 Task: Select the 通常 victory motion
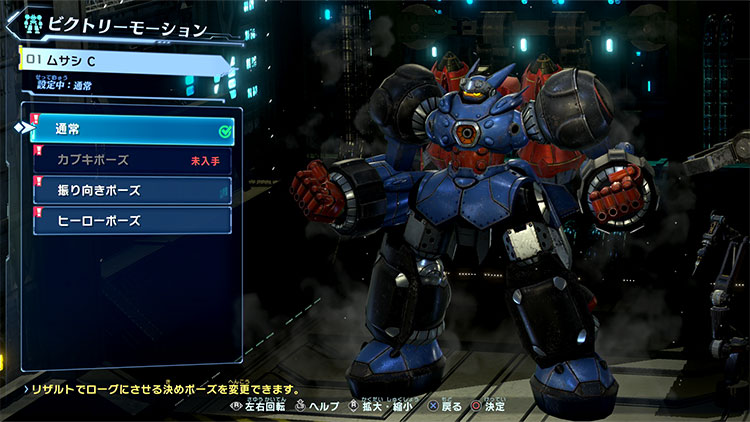coord(132,131)
